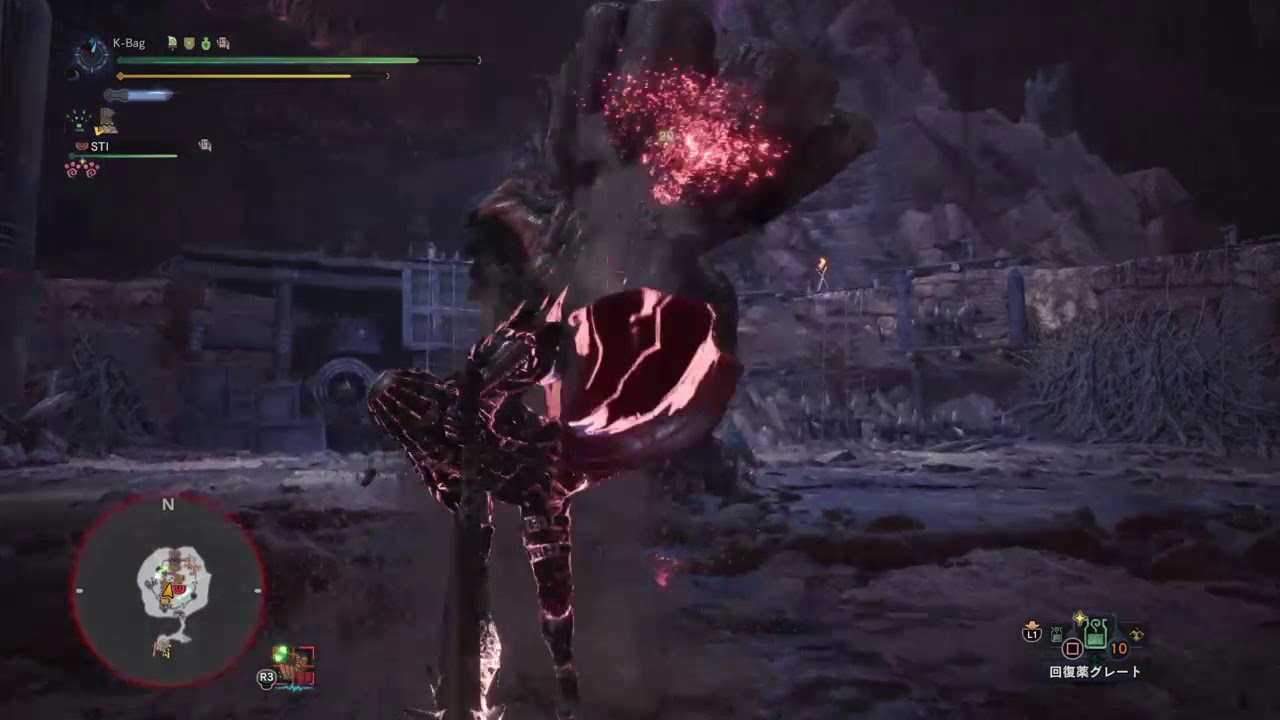Click the armorskin shield buff icon
Image resolution: width=1280 pixels, height=720 pixels.
(189, 44)
